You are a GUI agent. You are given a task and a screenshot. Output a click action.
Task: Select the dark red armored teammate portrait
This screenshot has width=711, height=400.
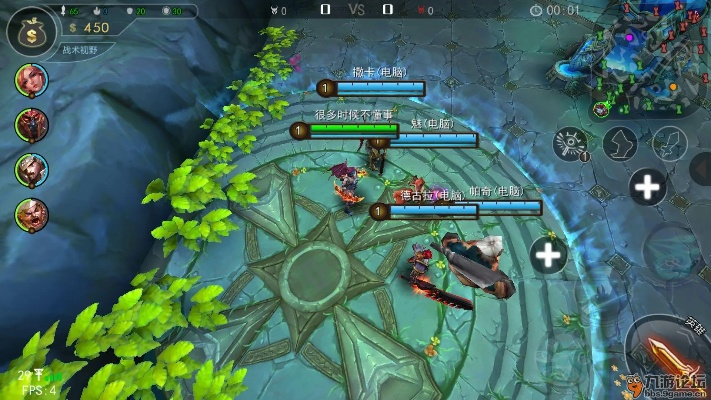pyautogui.click(x=31, y=123)
